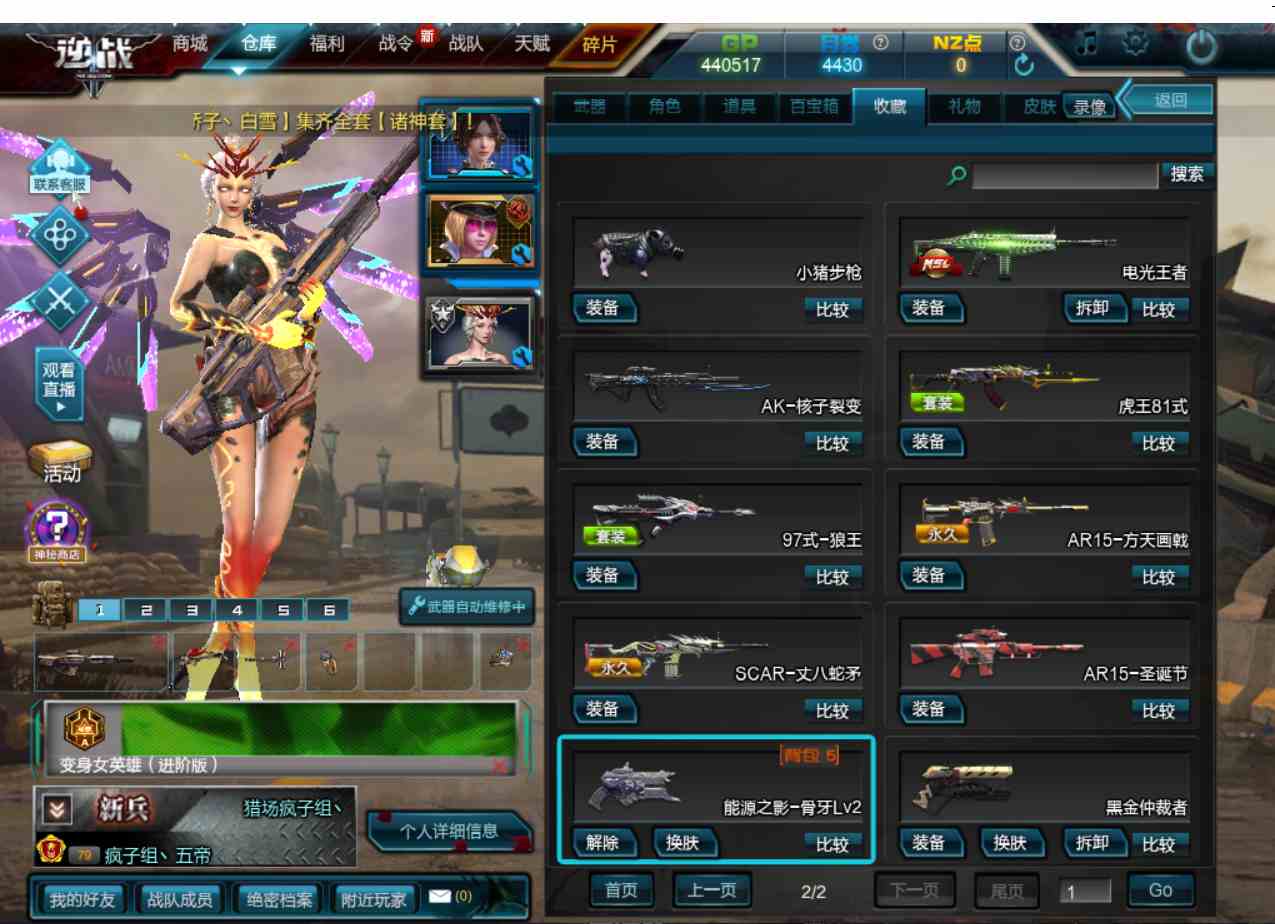Switch to the 福利 menu

click(327, 44)
